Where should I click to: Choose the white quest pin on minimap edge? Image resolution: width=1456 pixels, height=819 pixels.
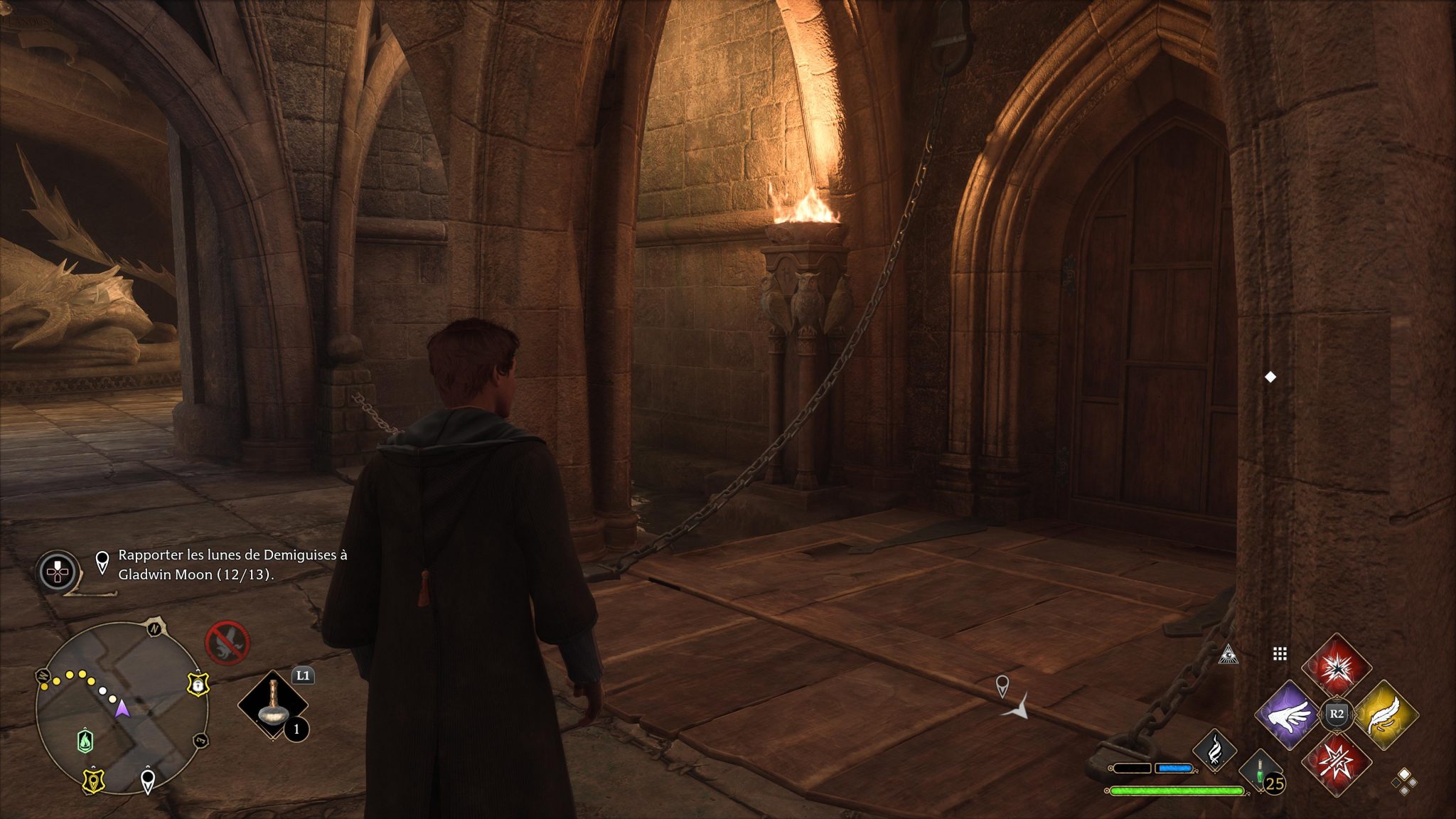point(147,781)
